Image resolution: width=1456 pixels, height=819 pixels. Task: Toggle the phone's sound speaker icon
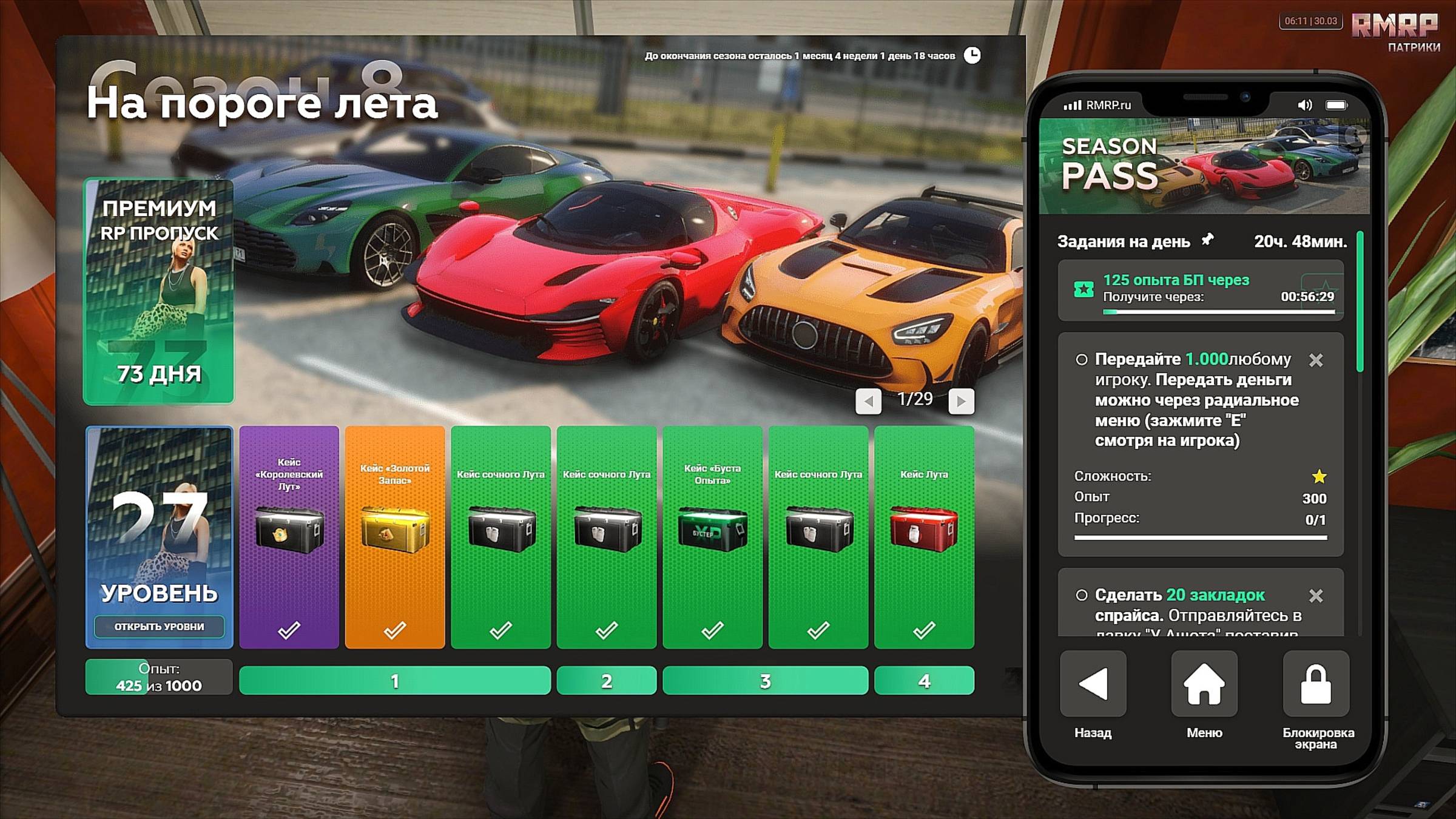pos(1304,105)
